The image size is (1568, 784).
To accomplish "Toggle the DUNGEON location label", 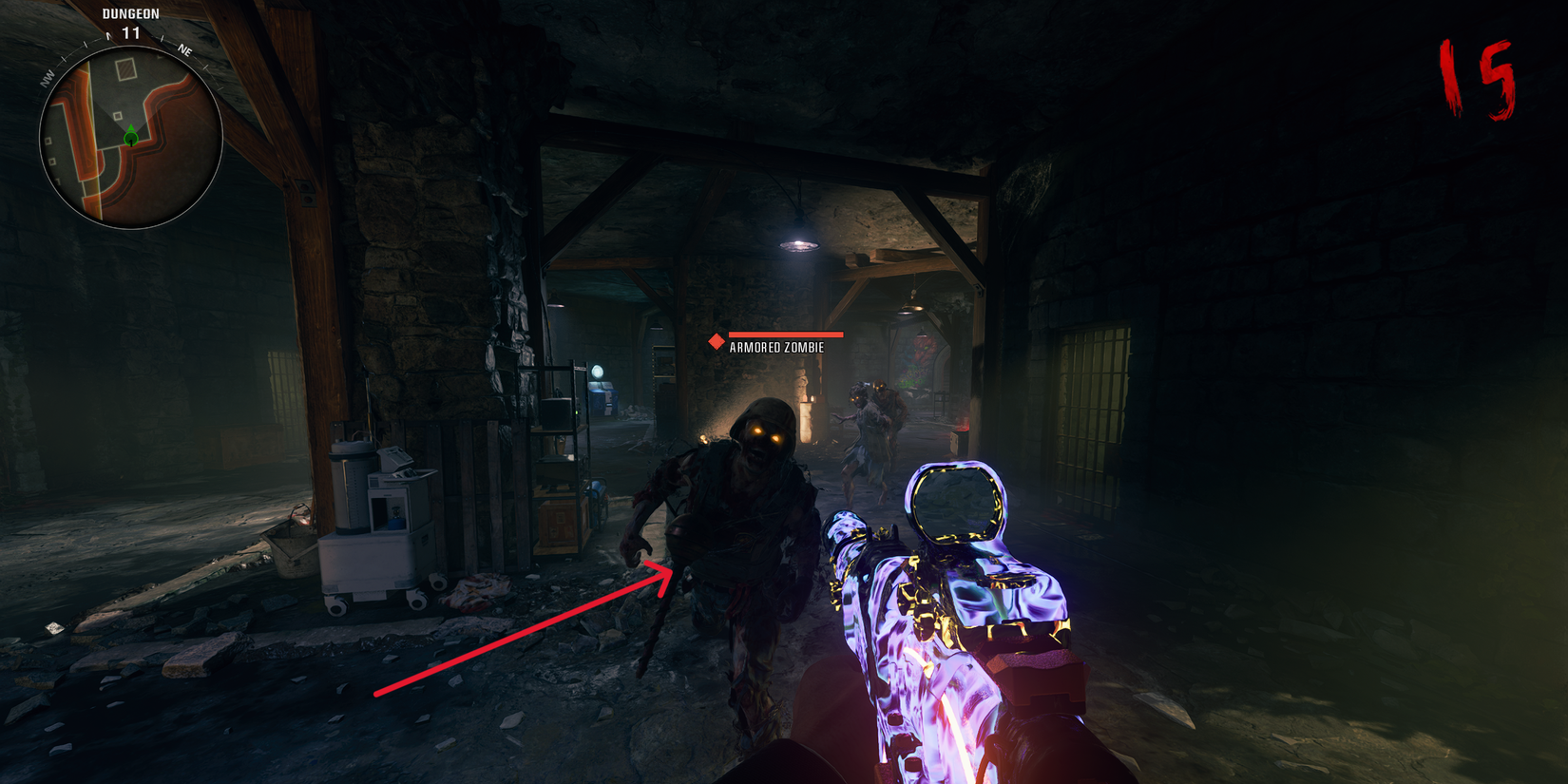I will (131, 13).
